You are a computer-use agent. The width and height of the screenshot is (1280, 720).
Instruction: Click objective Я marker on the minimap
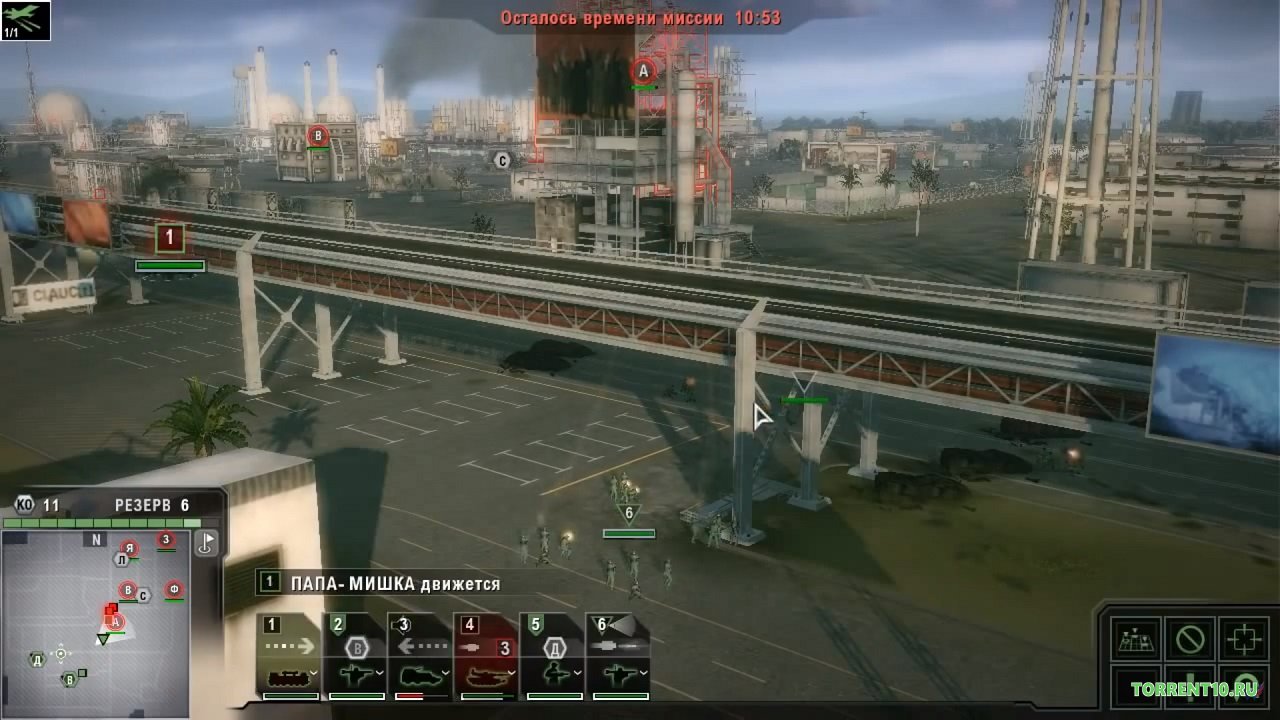coord(128,548)
